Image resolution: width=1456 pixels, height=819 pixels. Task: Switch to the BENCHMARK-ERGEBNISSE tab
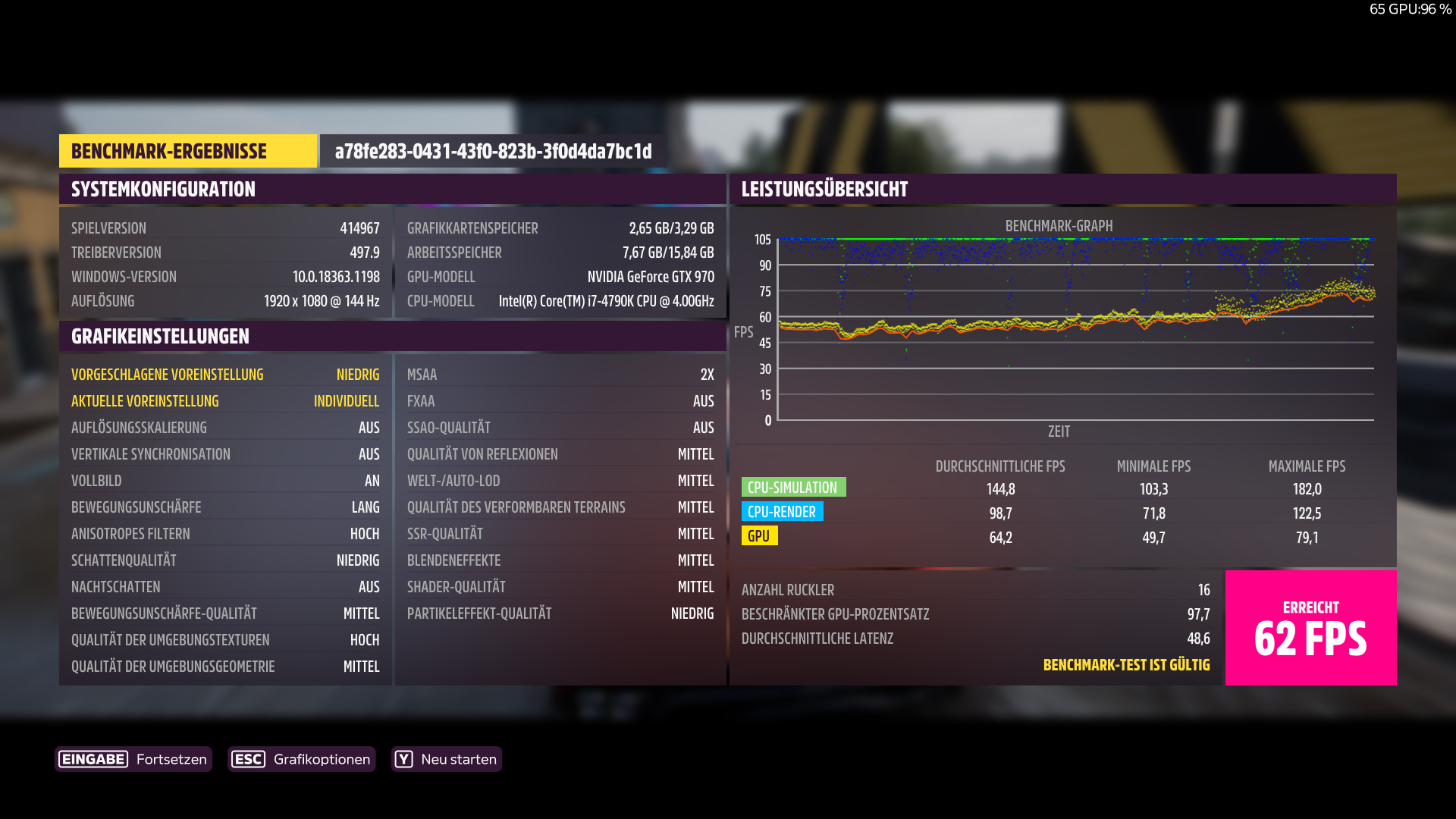tap(188, 150)
